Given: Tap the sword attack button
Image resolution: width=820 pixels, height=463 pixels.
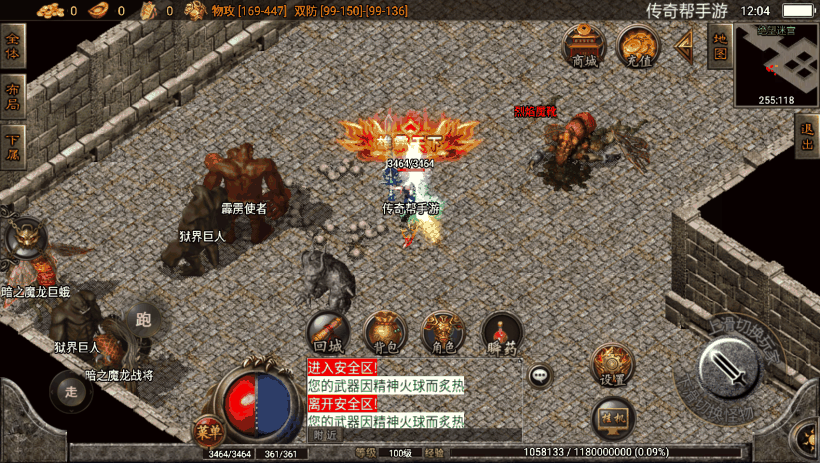Looking at the screenshot, I should (x=732, y=367).
